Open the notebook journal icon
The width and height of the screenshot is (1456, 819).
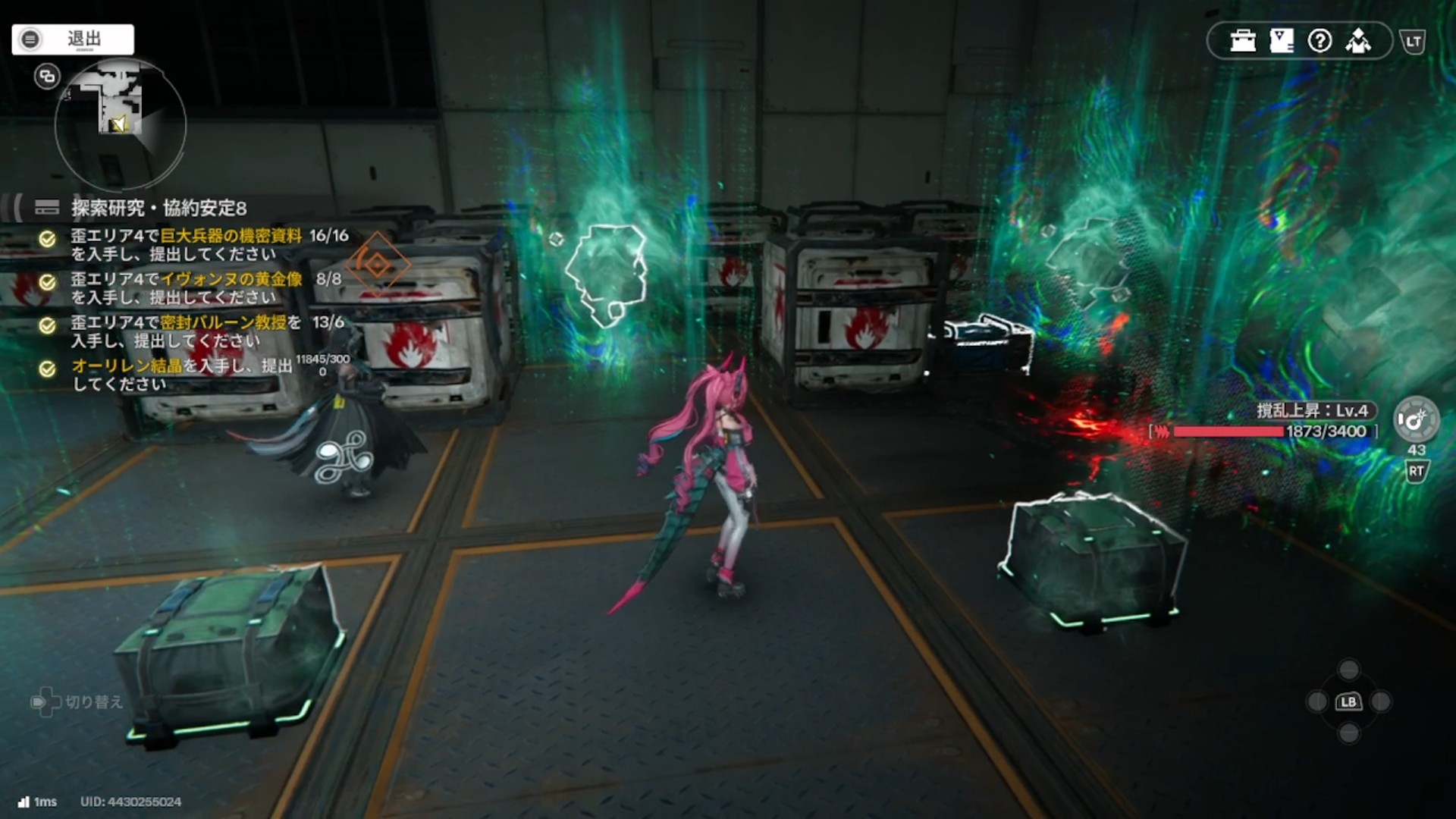[x=1282, y=41]
